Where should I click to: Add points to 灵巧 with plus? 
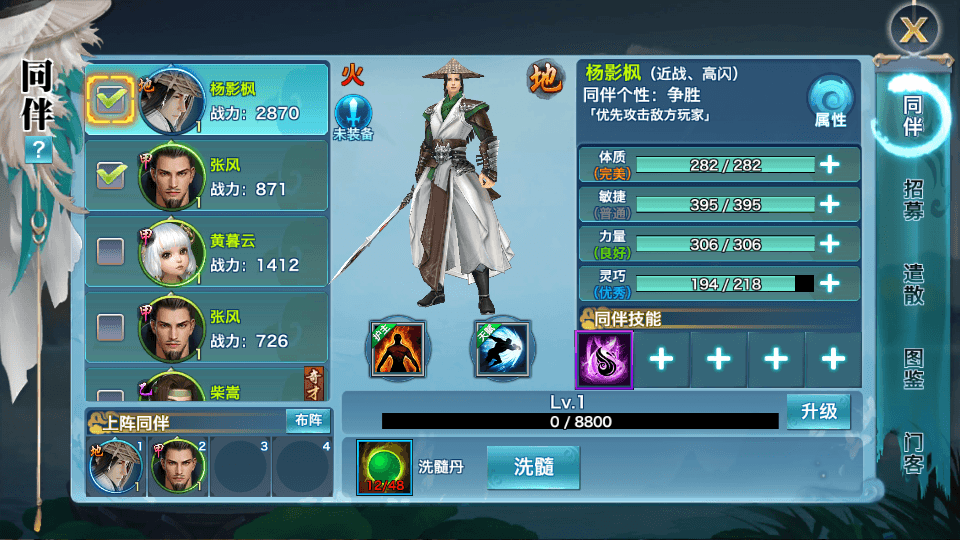coord(829,284)
